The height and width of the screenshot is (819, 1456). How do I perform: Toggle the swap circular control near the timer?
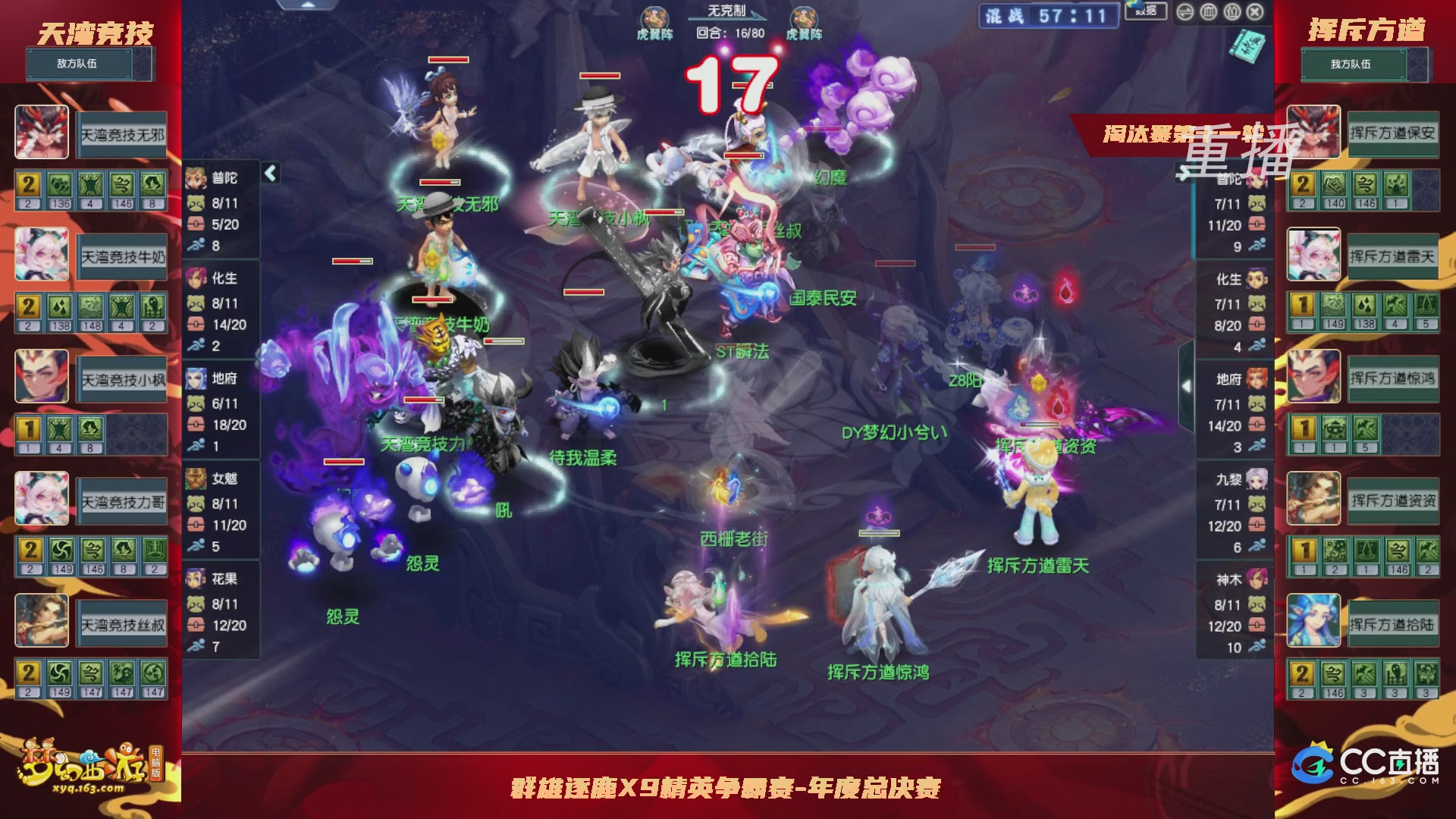[x=1186, y=11]
